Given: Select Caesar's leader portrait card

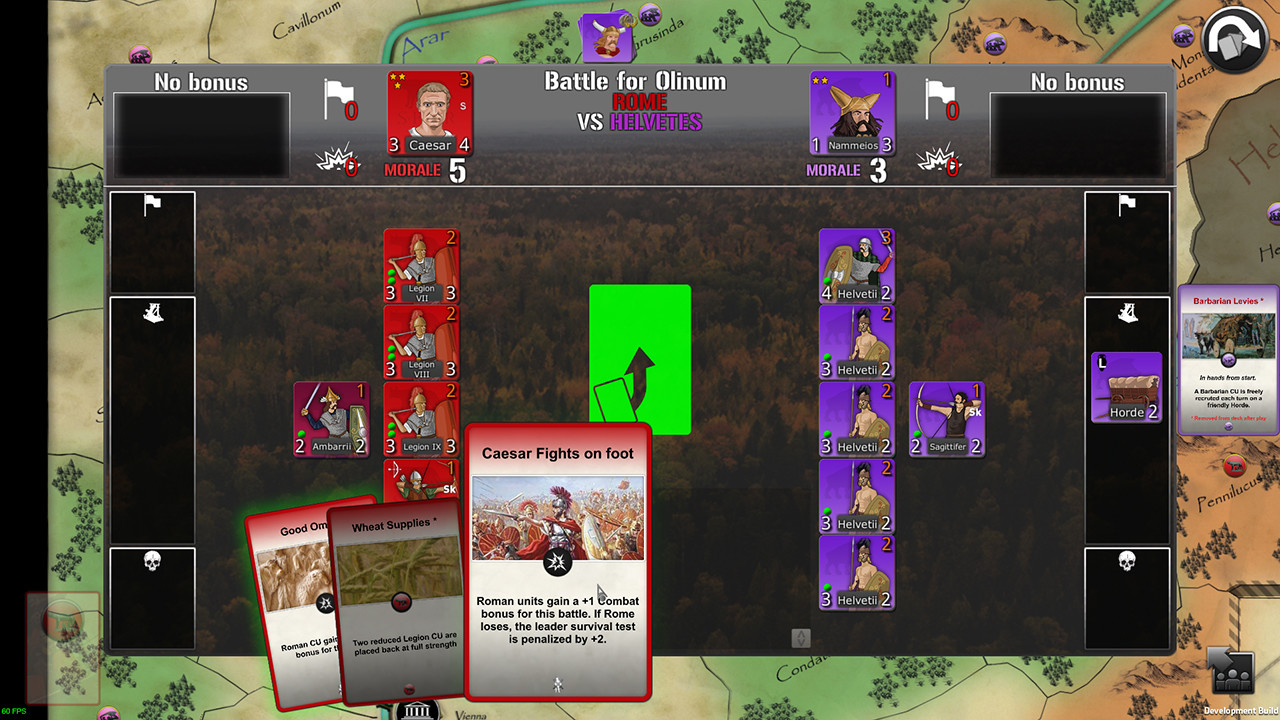Looking at the screenshot, I should tap(429, 113).
